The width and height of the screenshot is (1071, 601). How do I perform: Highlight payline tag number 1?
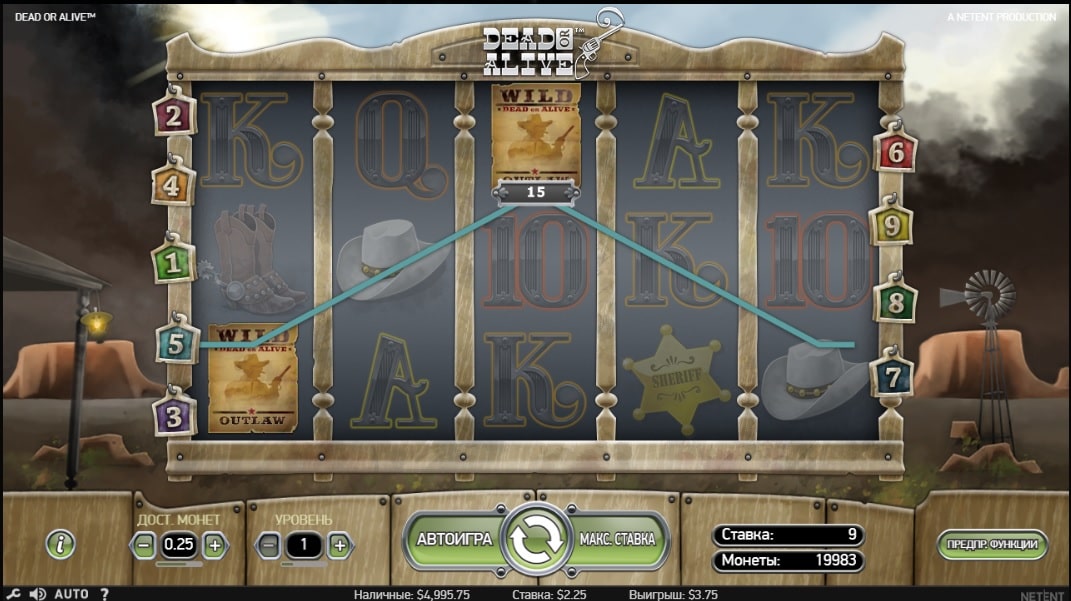(x=173, y=265)
